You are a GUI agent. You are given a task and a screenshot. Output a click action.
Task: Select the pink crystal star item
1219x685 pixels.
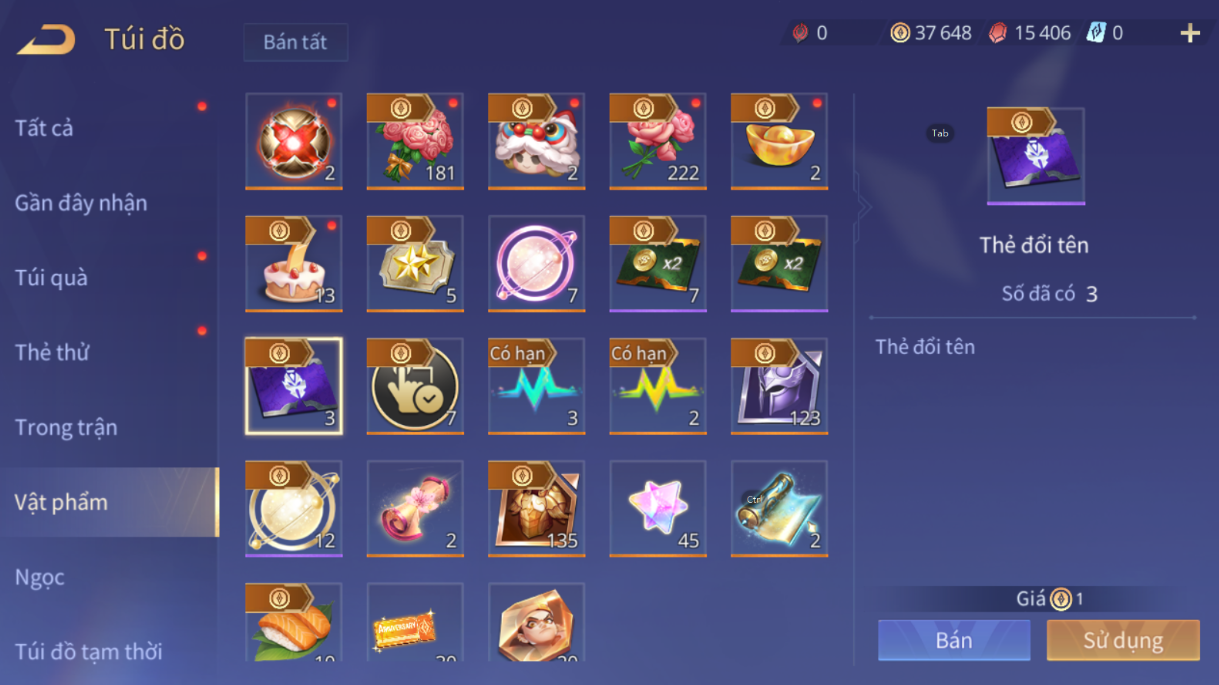658,508
